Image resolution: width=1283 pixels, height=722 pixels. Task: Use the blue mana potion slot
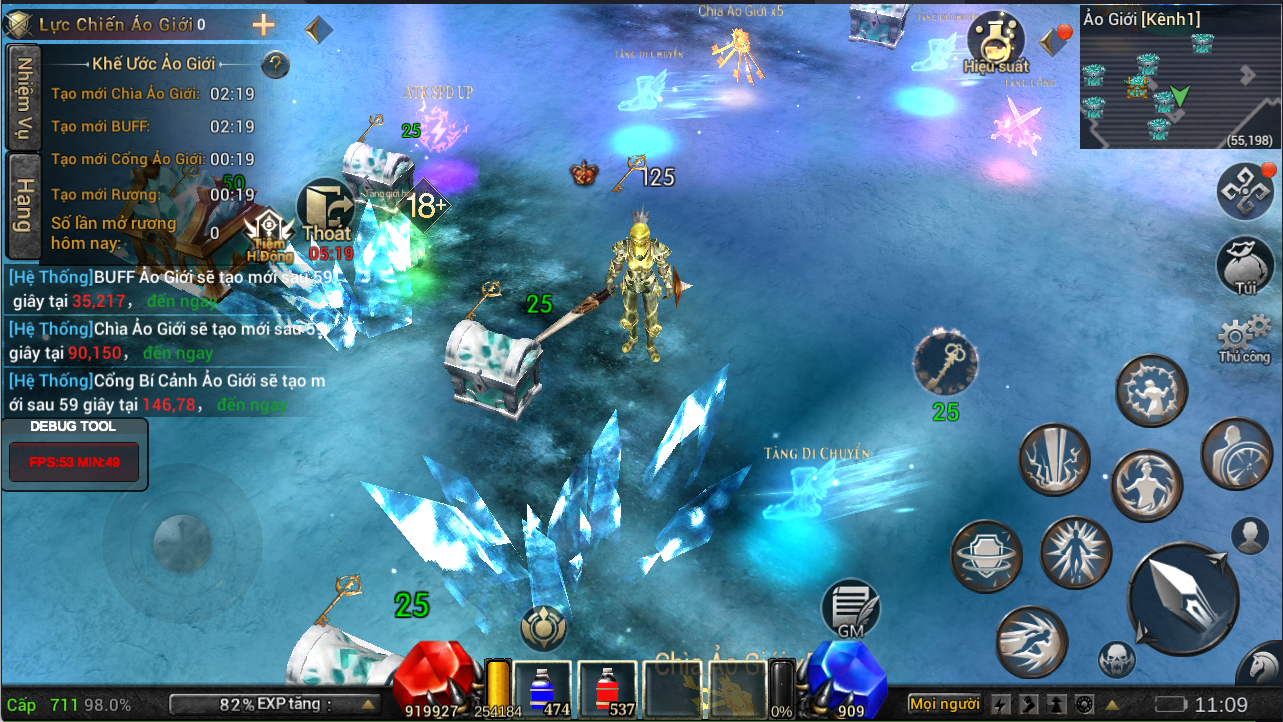click(x=543, y=689)
